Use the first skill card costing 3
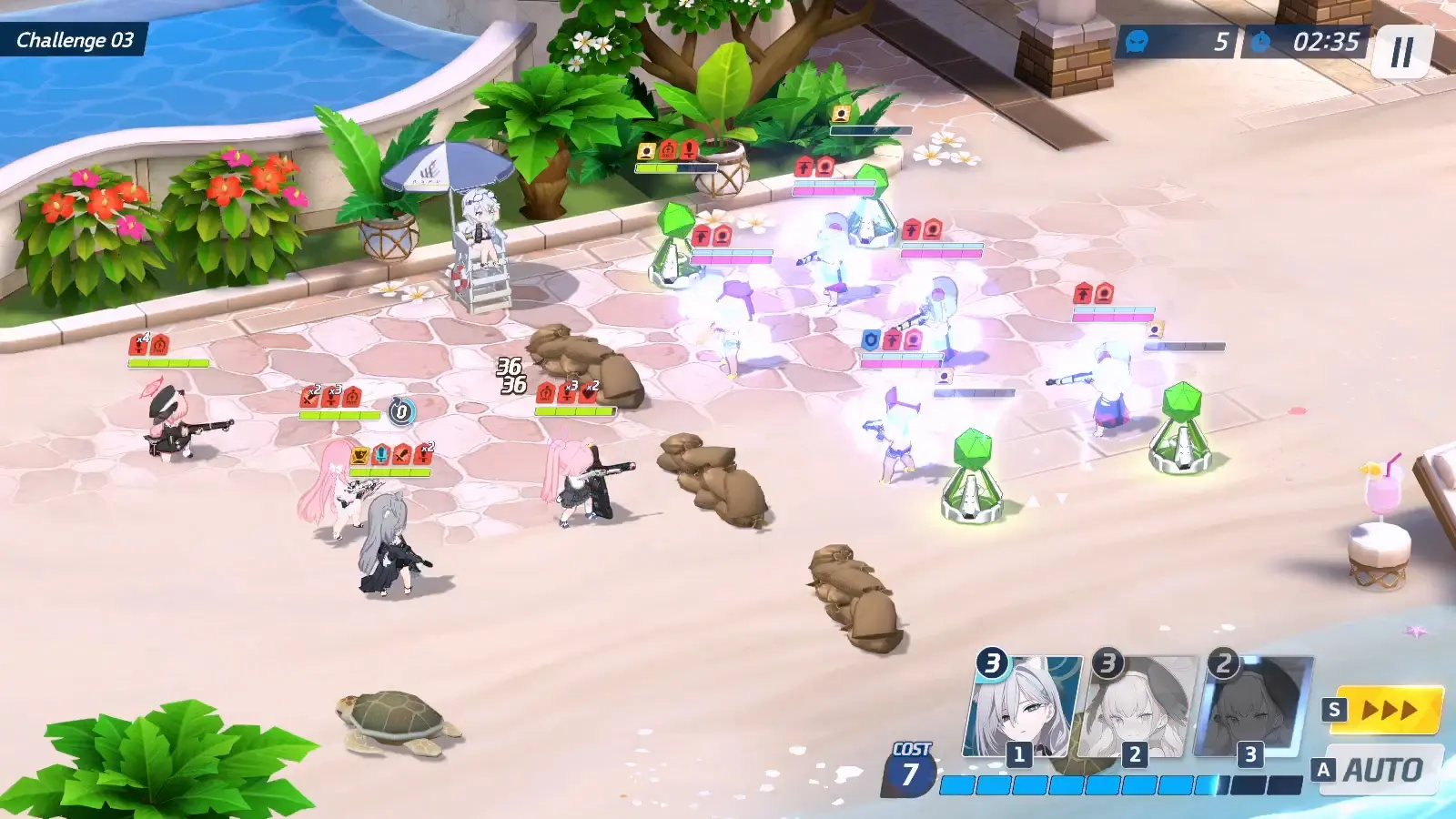 (1023, 708)
